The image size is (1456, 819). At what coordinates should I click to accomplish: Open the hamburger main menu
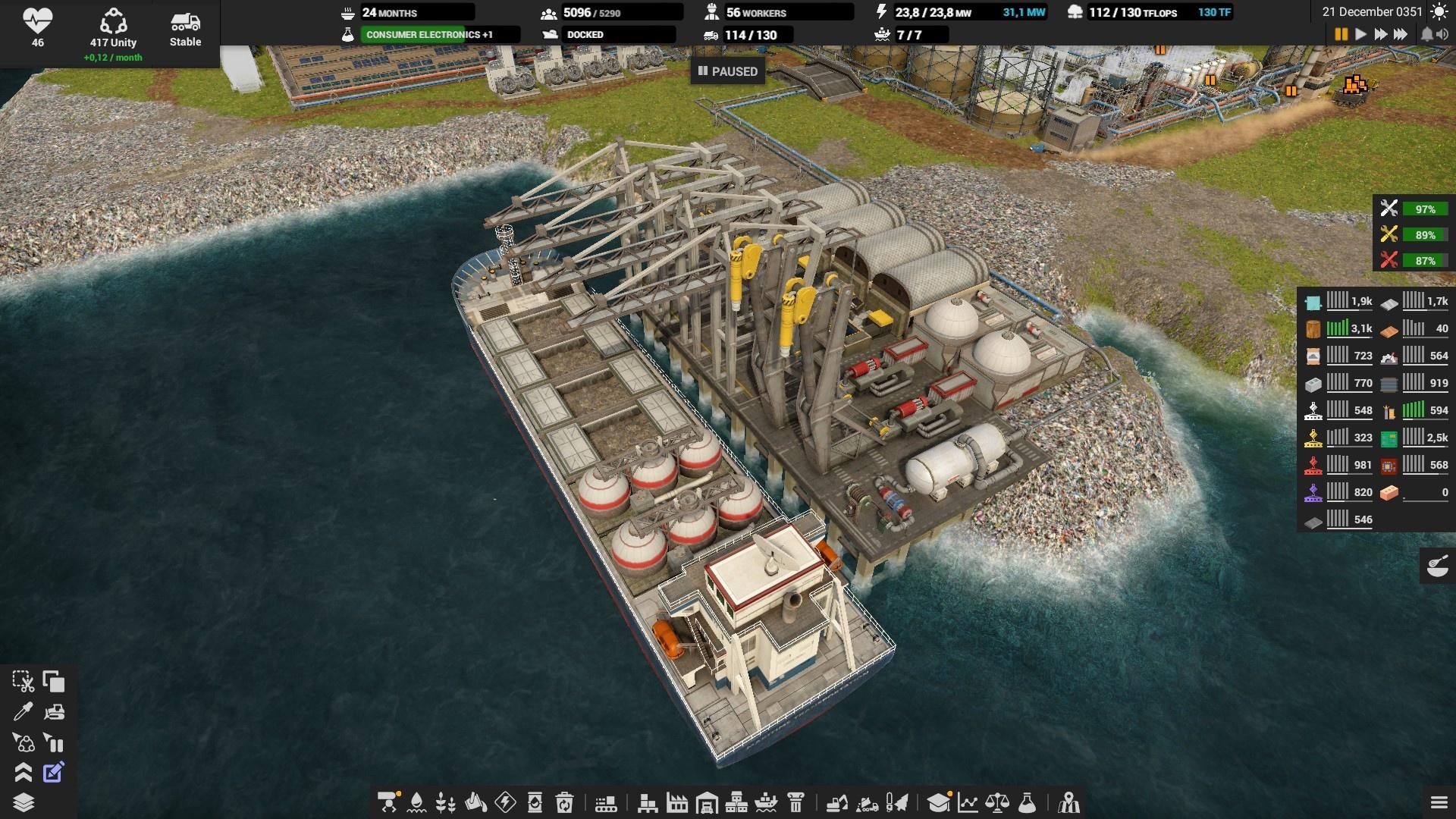pyautogui.click(x=1439, y=802)
